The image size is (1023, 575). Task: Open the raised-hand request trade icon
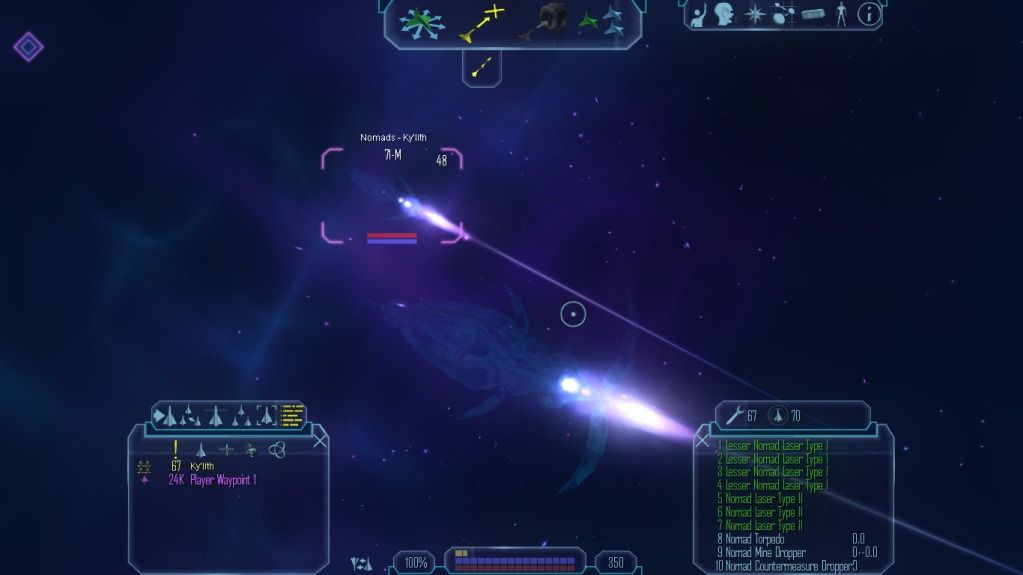[x=700, y=14]
